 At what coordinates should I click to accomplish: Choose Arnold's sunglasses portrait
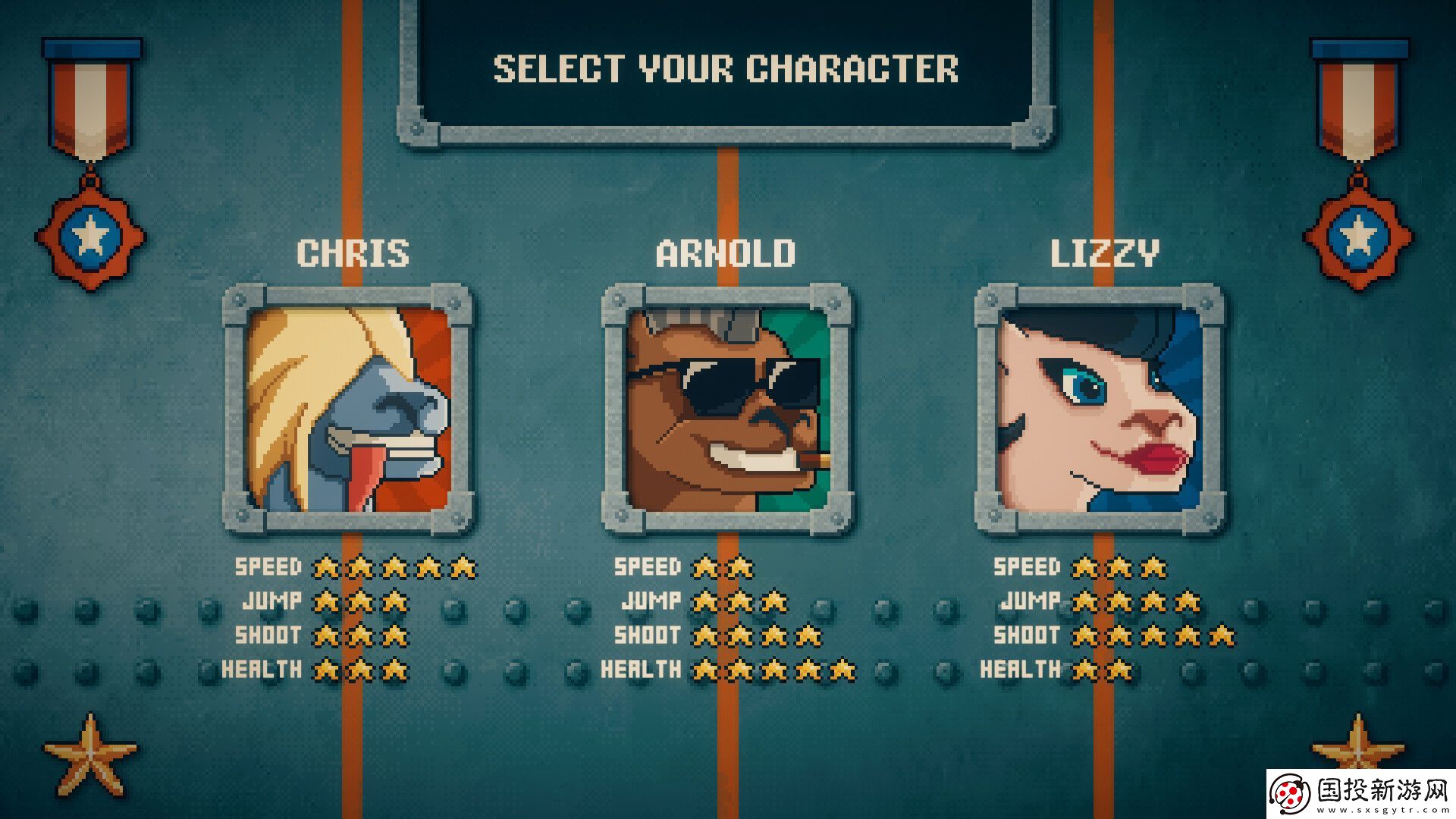[726, 409]
